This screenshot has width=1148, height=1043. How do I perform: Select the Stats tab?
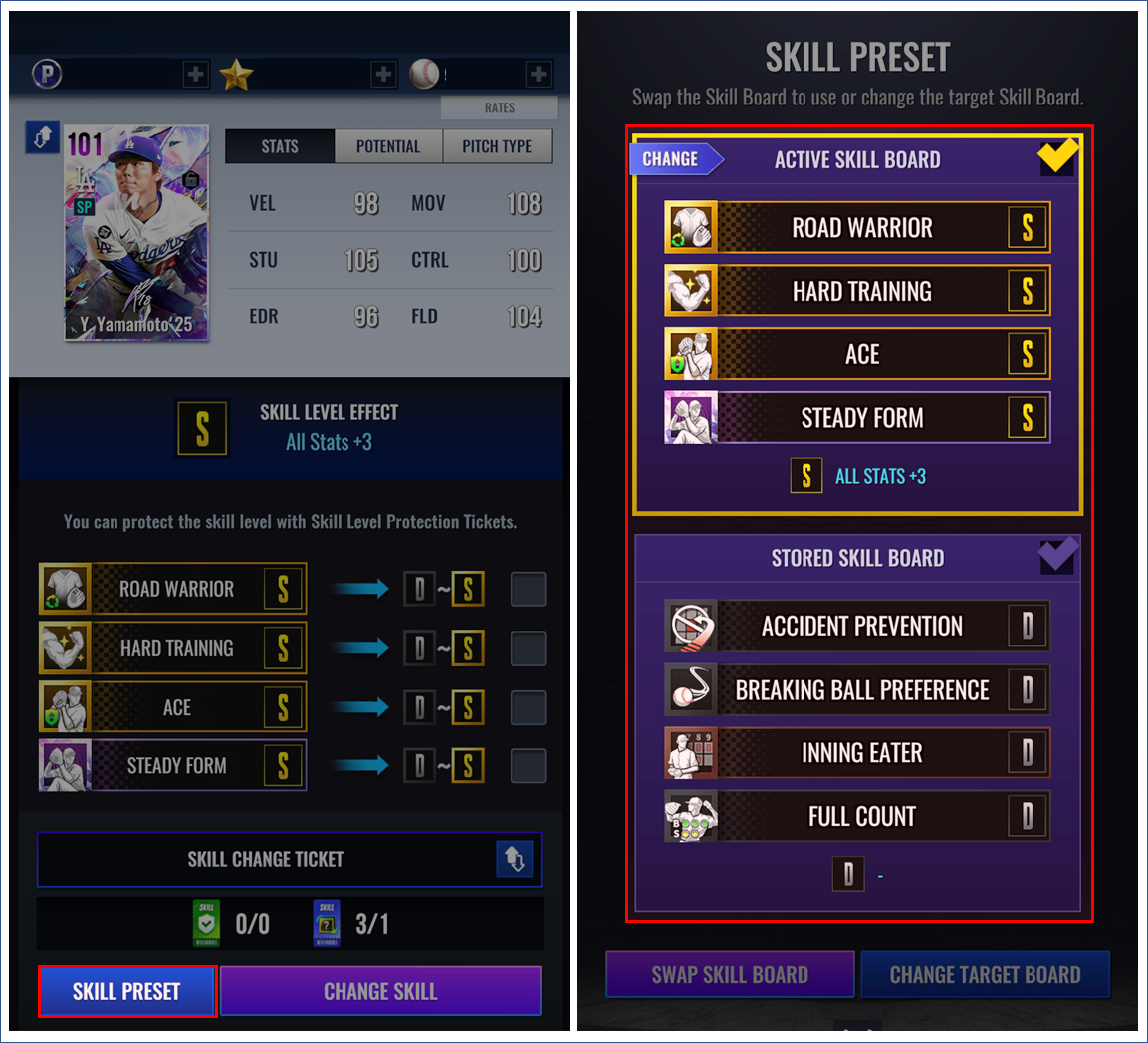(280, 146)
